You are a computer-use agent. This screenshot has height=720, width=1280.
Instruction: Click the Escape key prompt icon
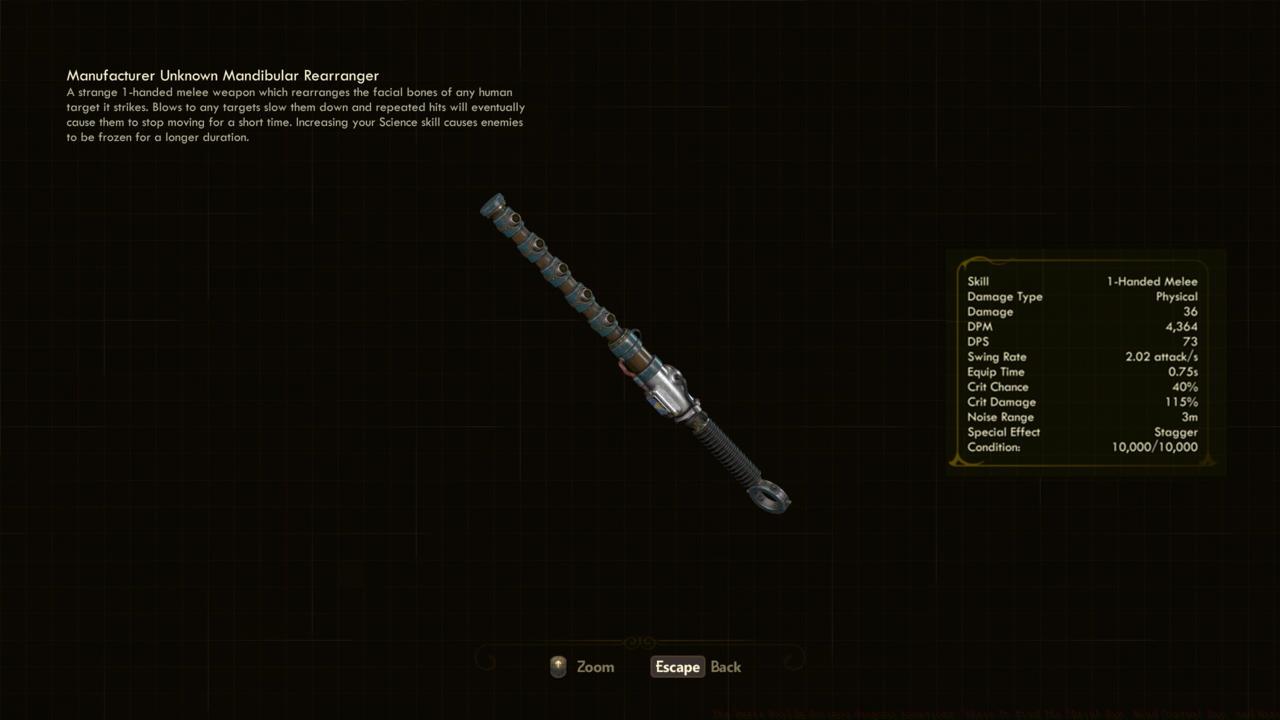point(677,667)
